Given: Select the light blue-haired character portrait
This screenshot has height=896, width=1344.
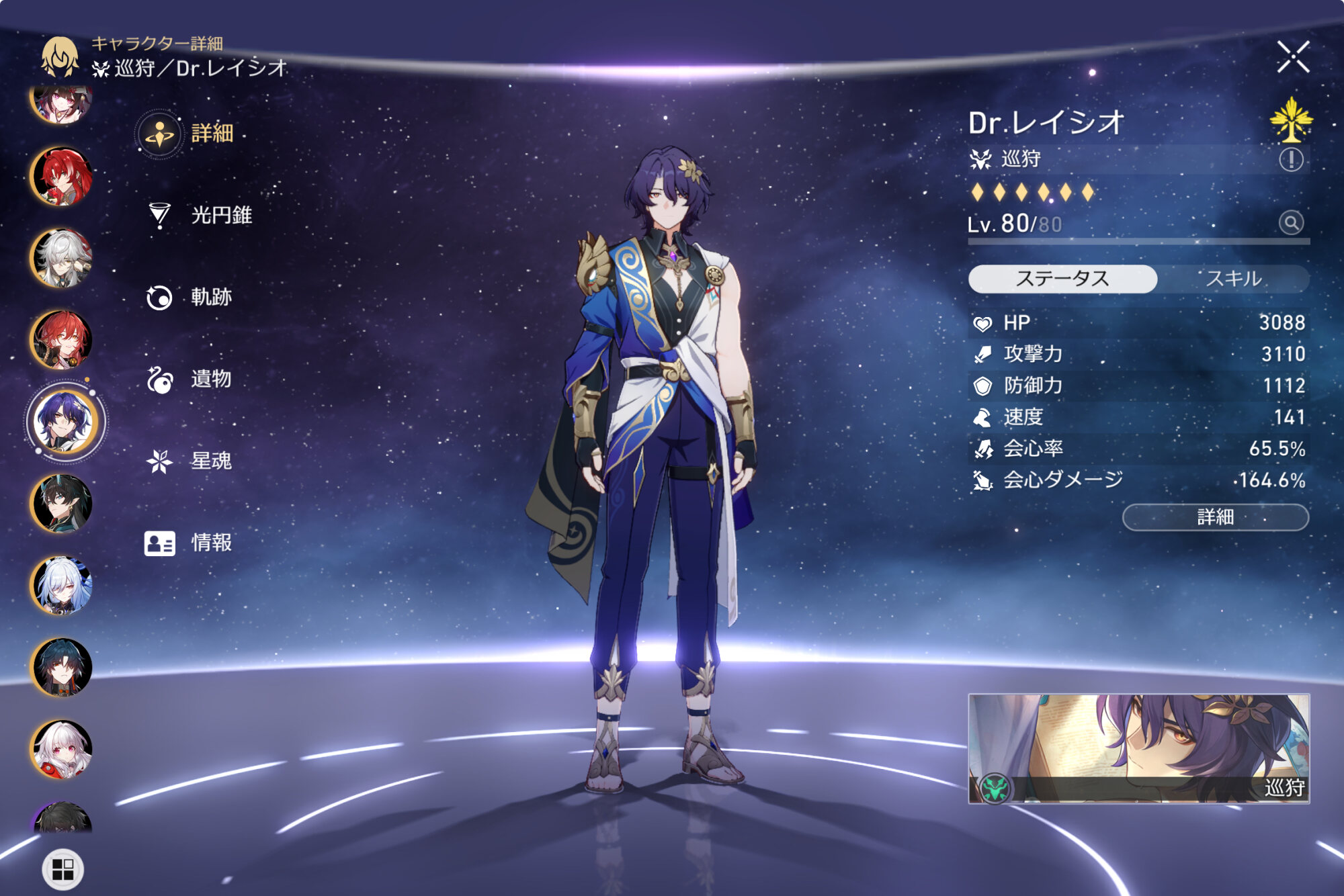Looking at the screenshot, I should click(x=62, y=586).
